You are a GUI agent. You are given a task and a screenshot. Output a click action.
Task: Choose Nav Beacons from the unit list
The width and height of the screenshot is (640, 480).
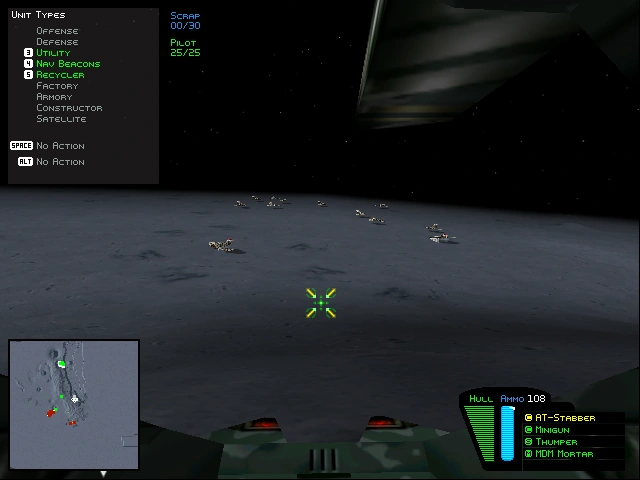tap(67, 64)
